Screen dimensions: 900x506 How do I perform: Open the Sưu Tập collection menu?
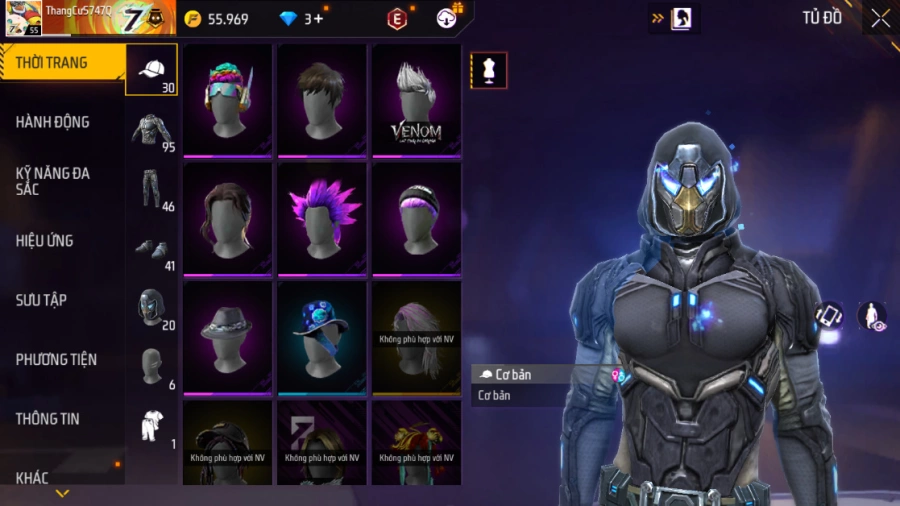41,300
